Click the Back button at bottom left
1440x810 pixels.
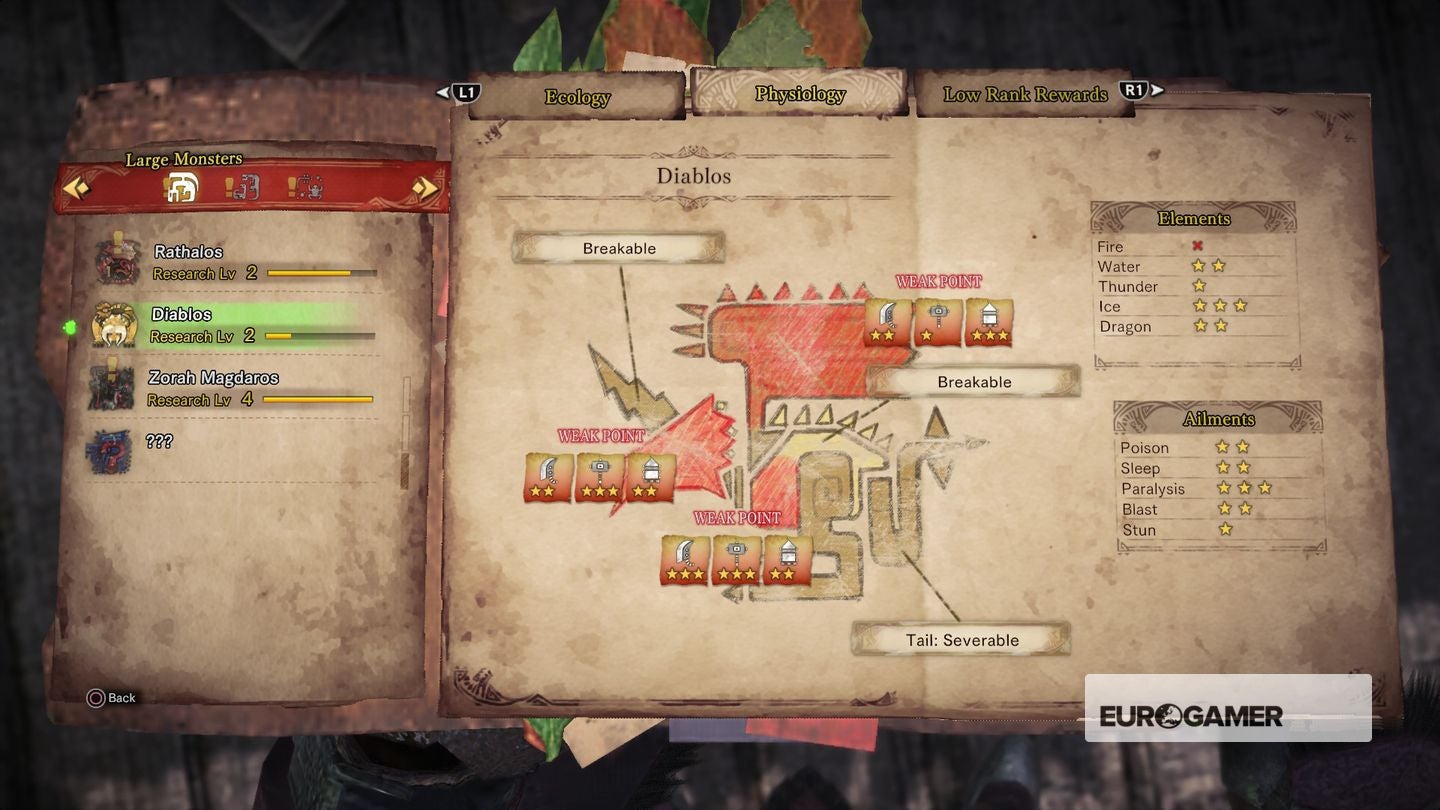coord(110,698)
